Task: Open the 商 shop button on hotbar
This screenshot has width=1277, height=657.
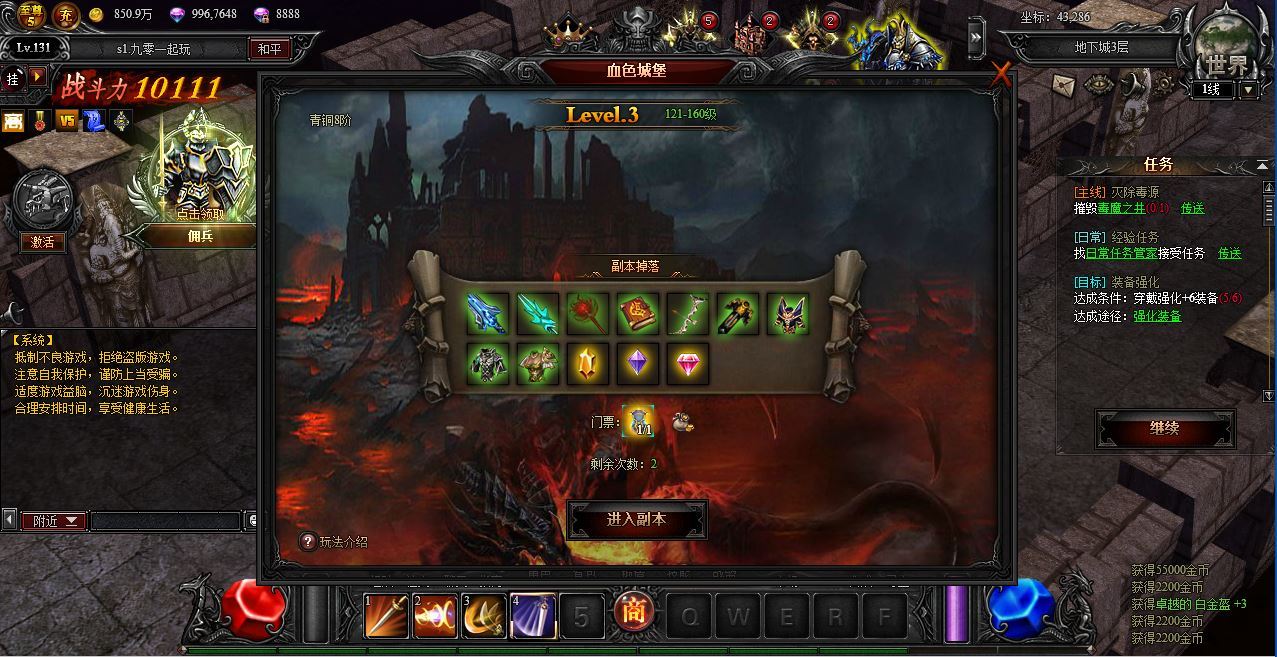Action: [633, 612]
